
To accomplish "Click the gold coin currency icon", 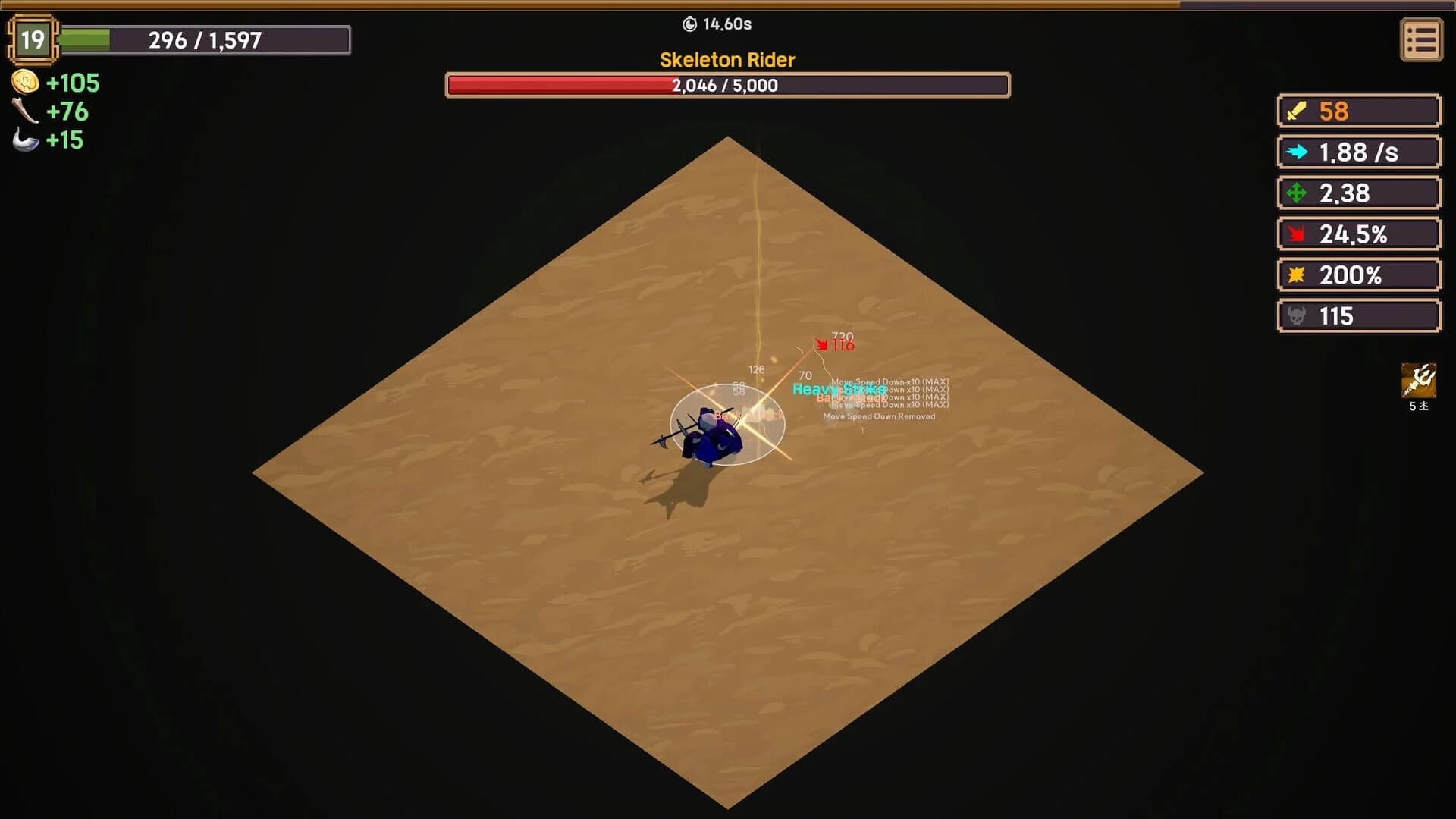I will [x=25, y=83].
